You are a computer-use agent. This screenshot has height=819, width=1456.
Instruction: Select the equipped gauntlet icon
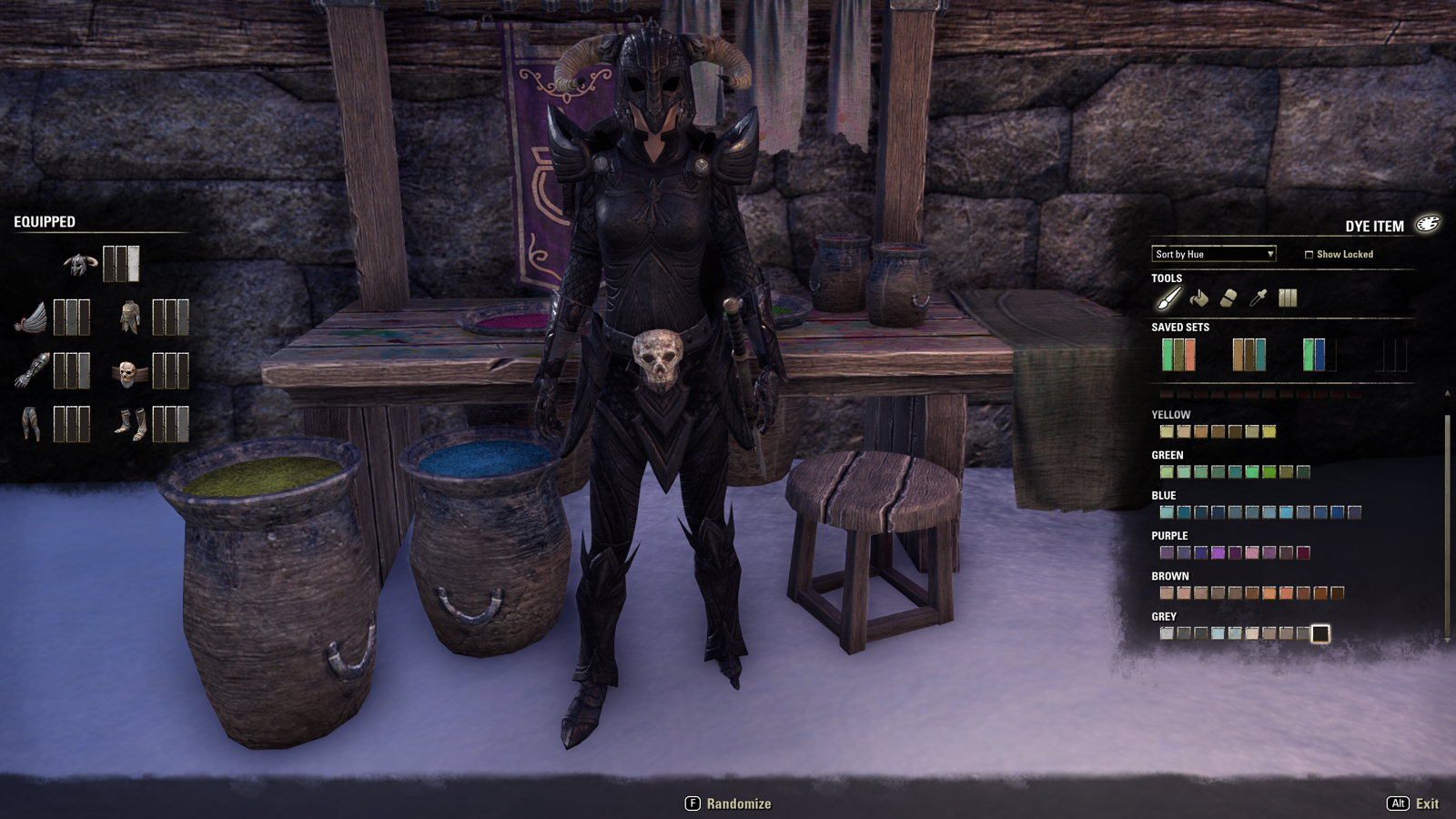point(32,371)
